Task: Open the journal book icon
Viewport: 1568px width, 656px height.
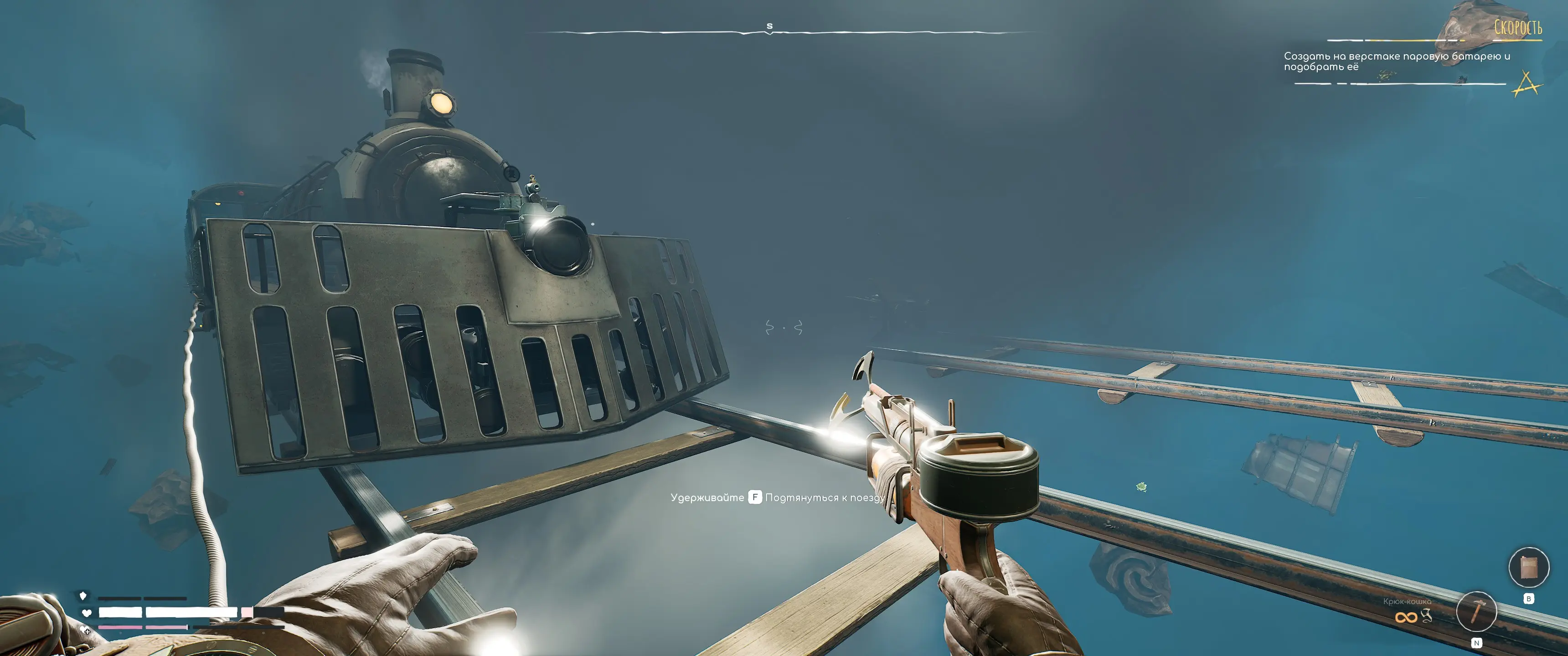Action: [x=1528, y=567]
